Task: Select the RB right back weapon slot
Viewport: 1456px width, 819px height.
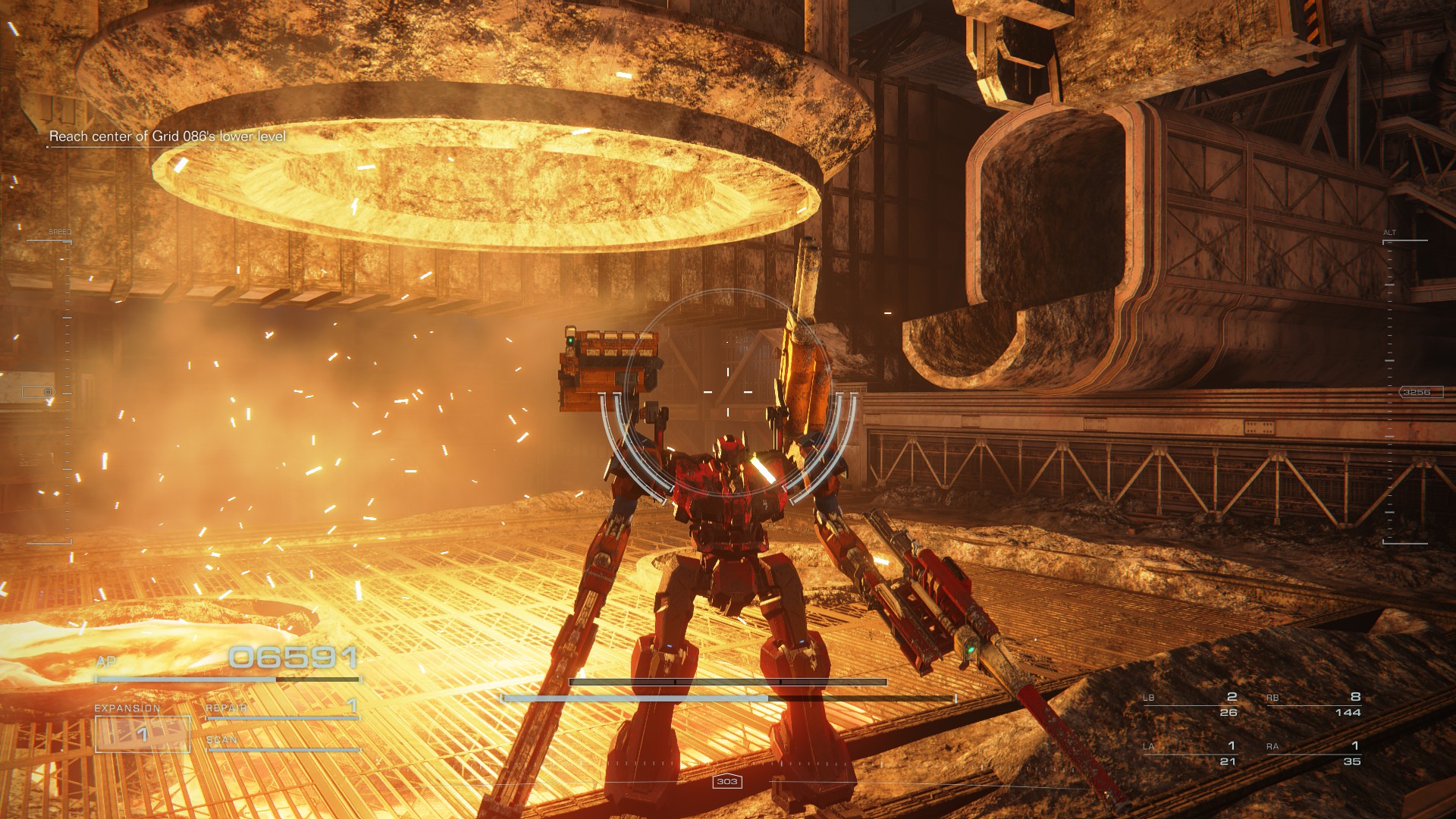Action: [1314, 704]
